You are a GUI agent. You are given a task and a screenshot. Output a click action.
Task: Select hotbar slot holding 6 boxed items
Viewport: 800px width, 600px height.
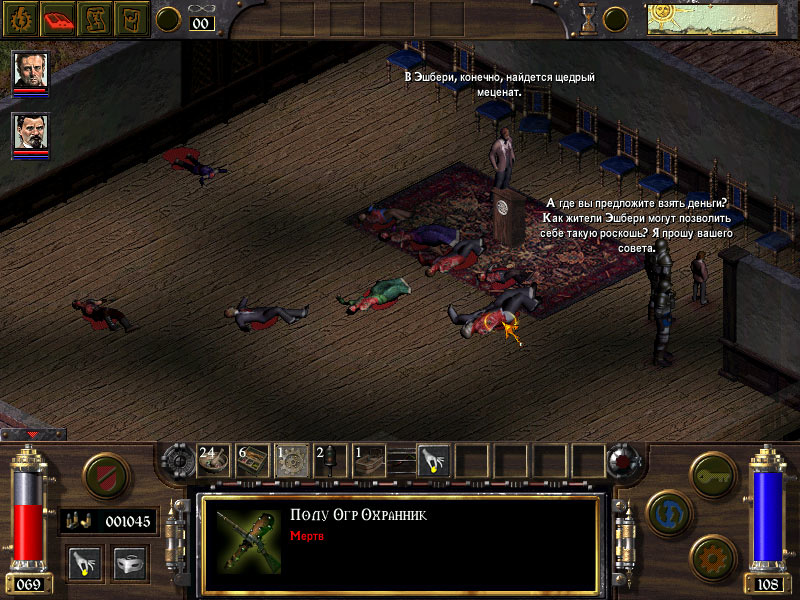(x=252, y=459)
